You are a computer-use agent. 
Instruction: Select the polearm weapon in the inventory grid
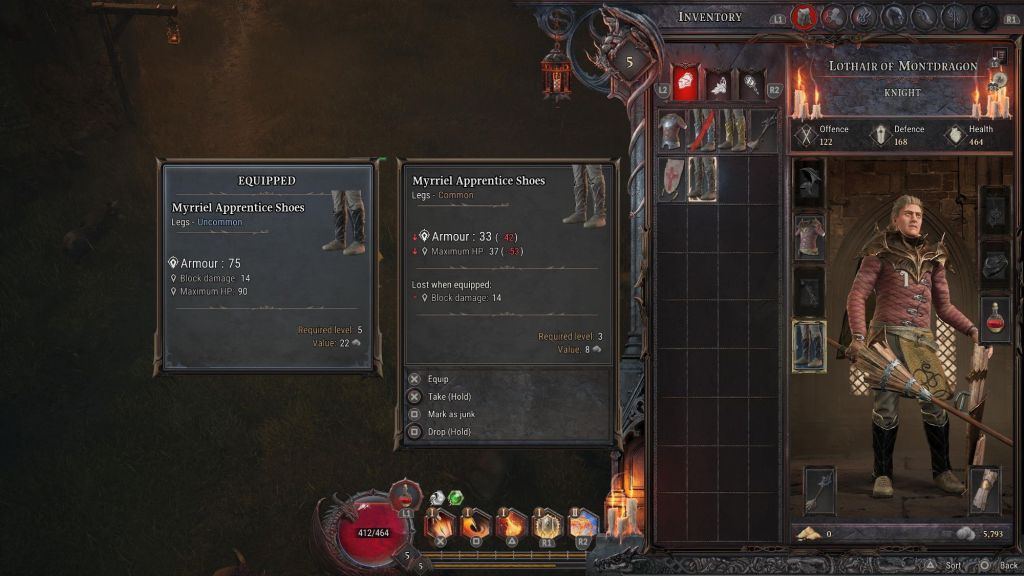pyautogui.click(x=762, y=131)
